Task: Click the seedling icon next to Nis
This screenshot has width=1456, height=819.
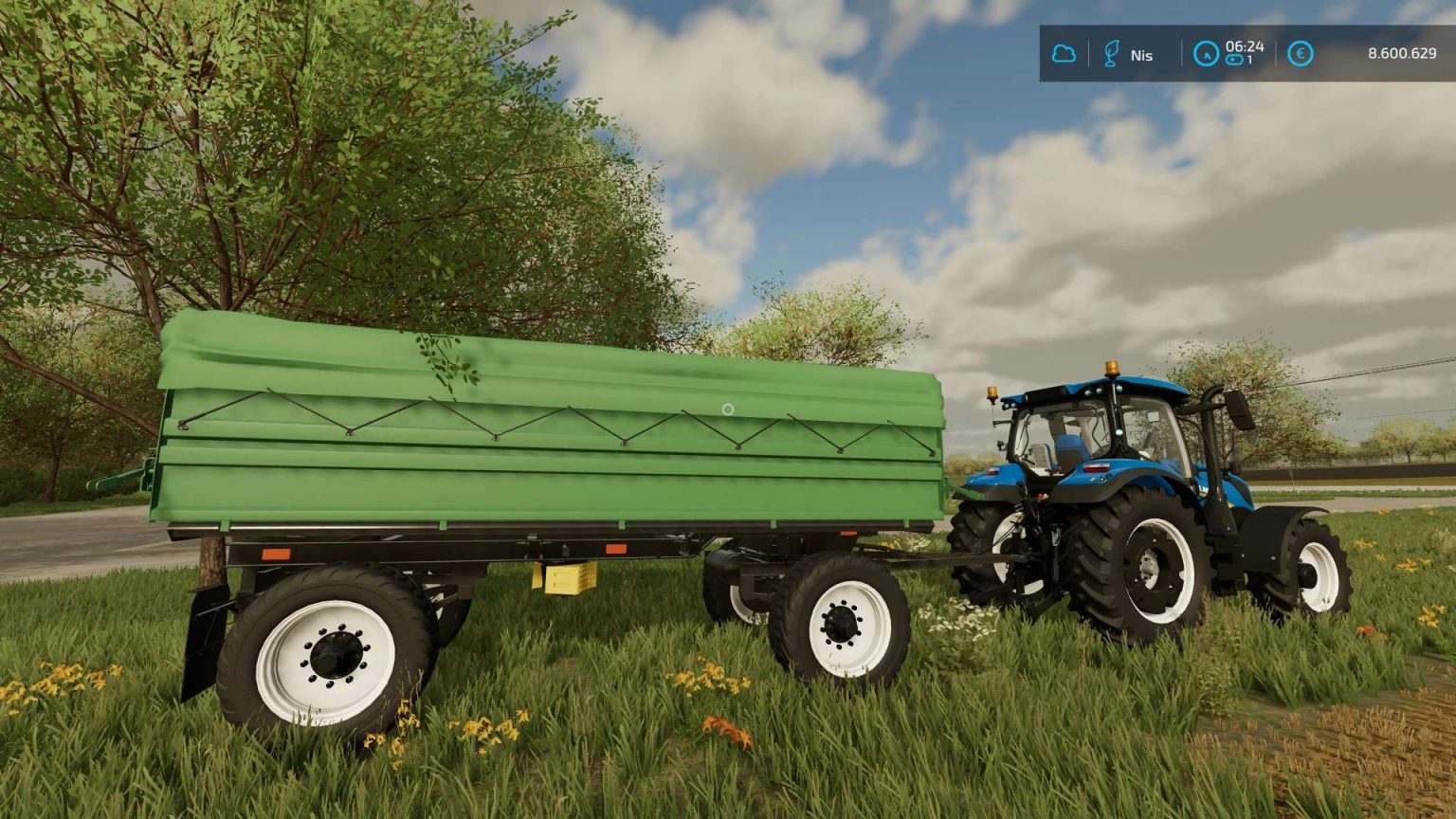Action: pyautogui.click(x=1112, y=53)
